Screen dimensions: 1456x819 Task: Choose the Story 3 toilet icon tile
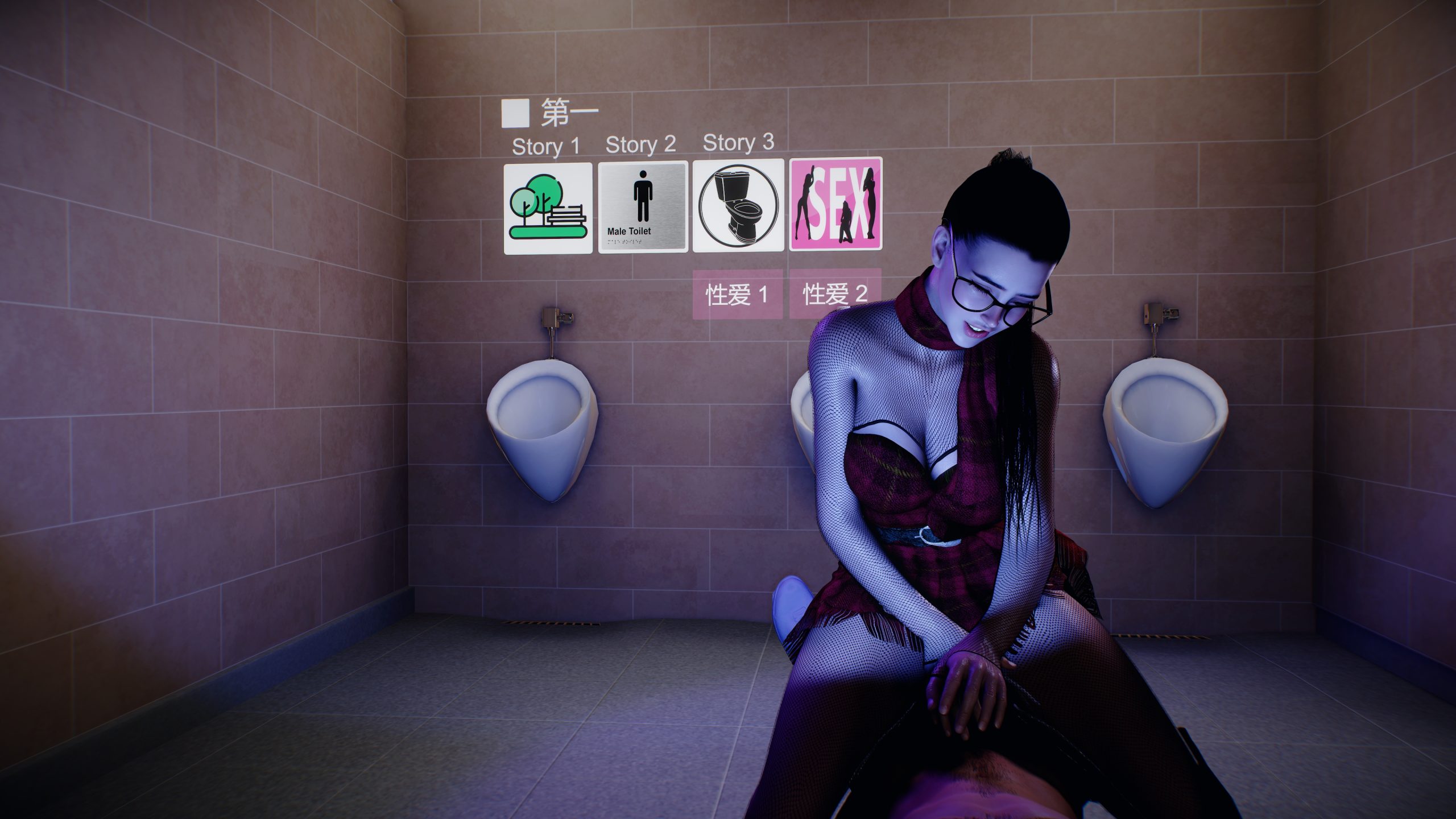738,206
